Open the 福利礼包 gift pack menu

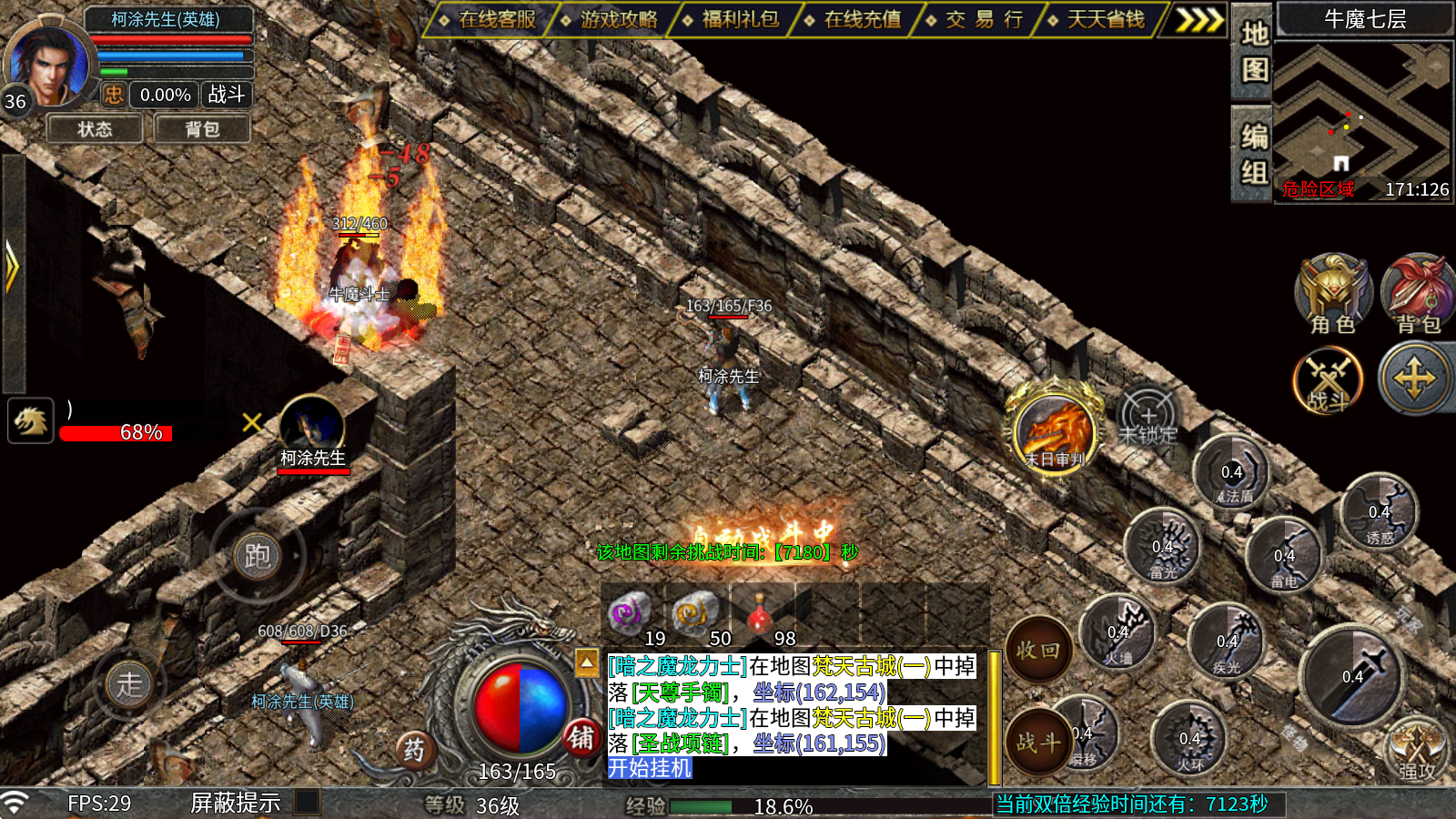point(733,19)
